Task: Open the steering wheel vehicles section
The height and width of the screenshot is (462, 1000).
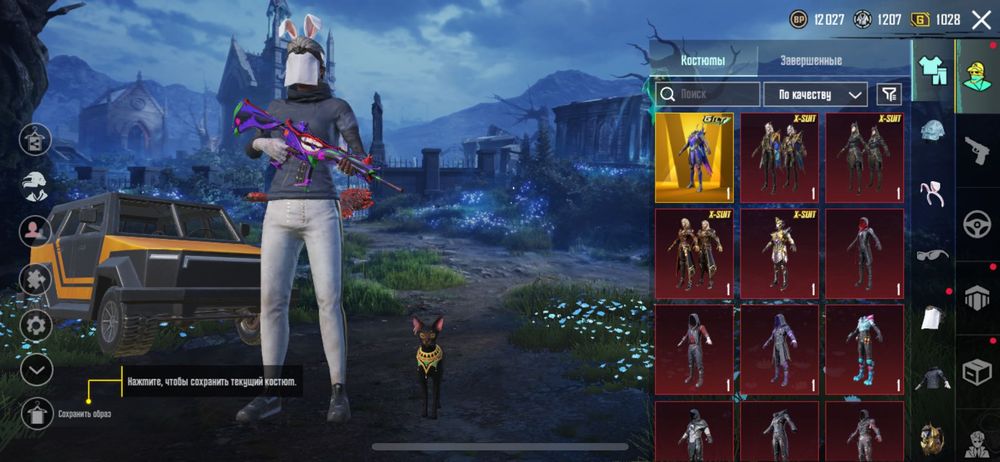Action: pyautogui.click(x=977, y=225)
